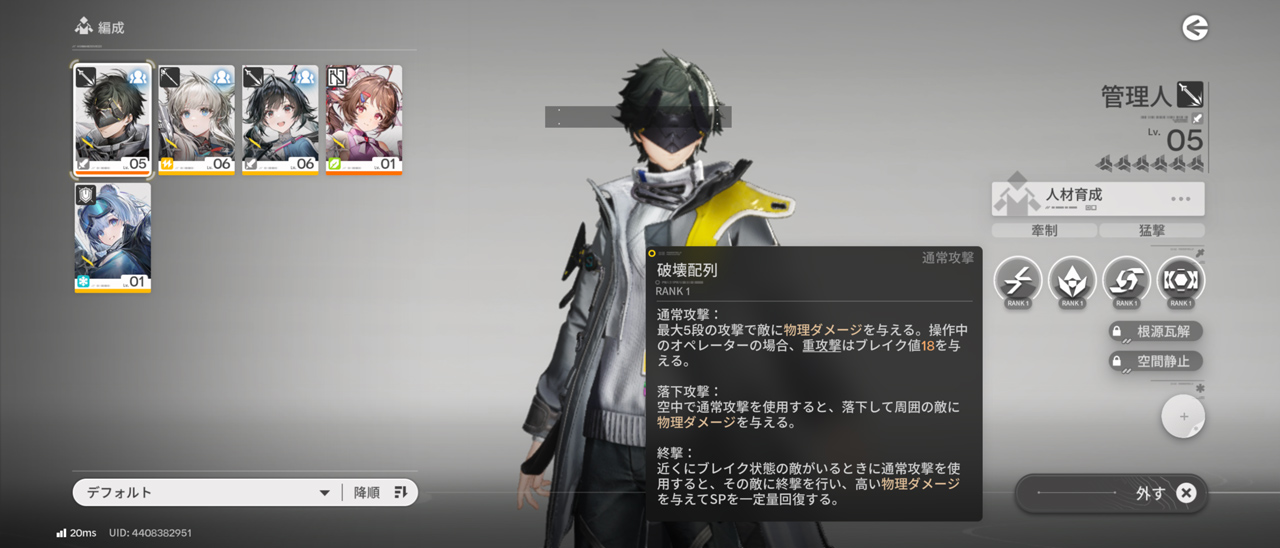
Task: Click the locked 空間静止 talent
Action: pyautogui.click(x=1155, y=361)
